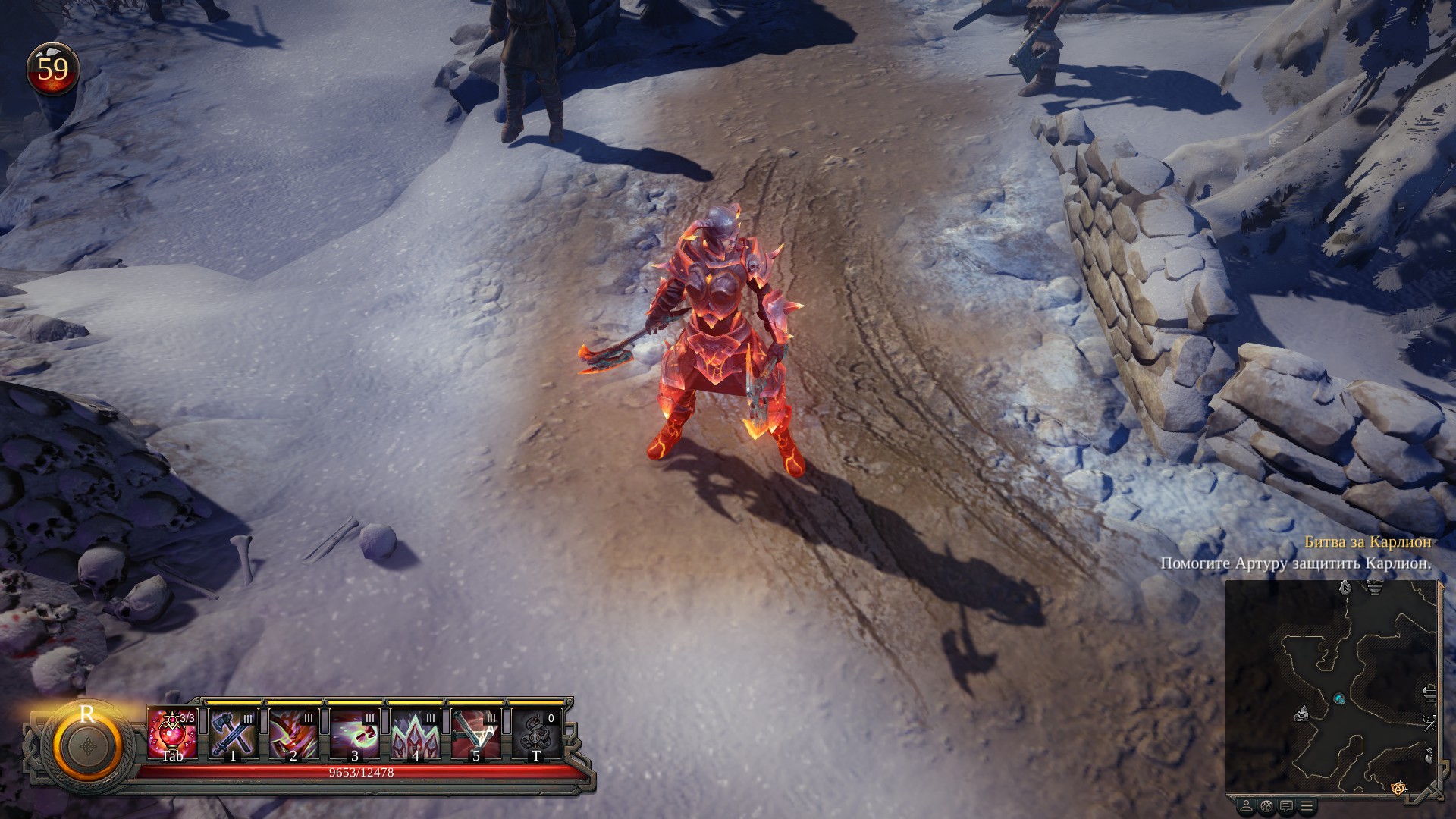Open the world map globe button
Screen dimensions: 1456x819
[1266, 805]
